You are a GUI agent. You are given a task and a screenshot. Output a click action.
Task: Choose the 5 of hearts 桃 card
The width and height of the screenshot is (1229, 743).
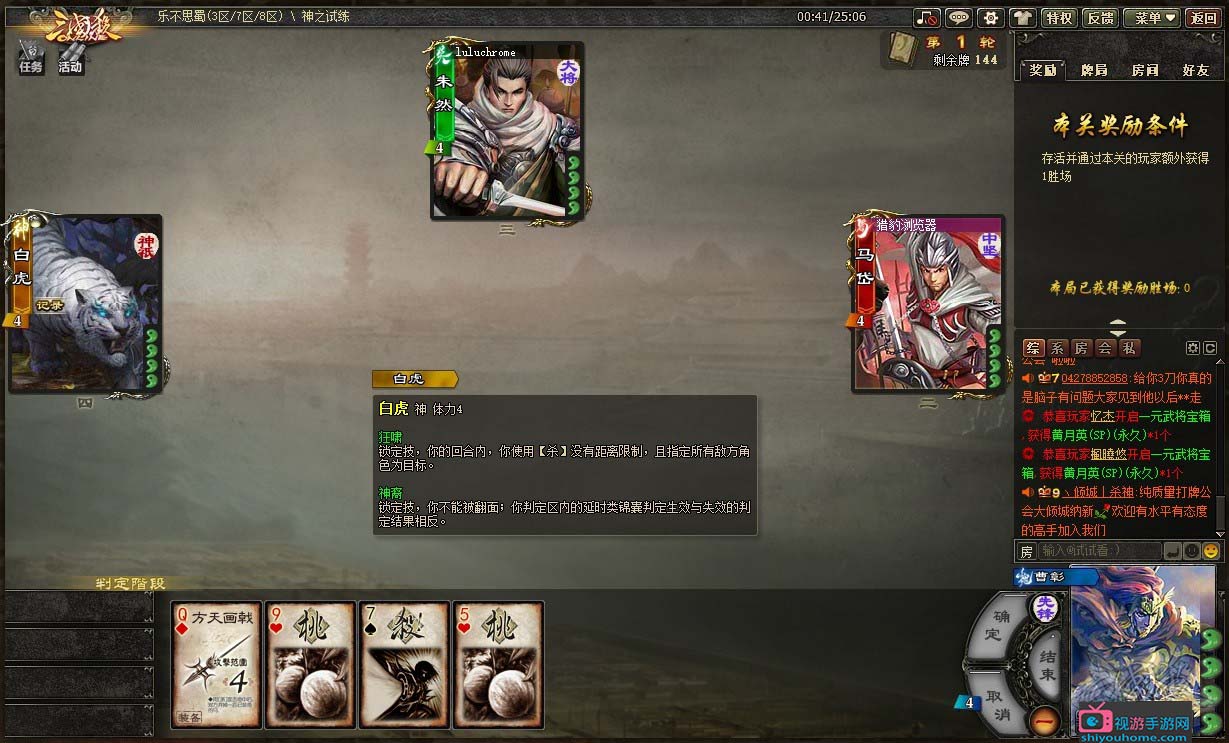coord(498,664)
